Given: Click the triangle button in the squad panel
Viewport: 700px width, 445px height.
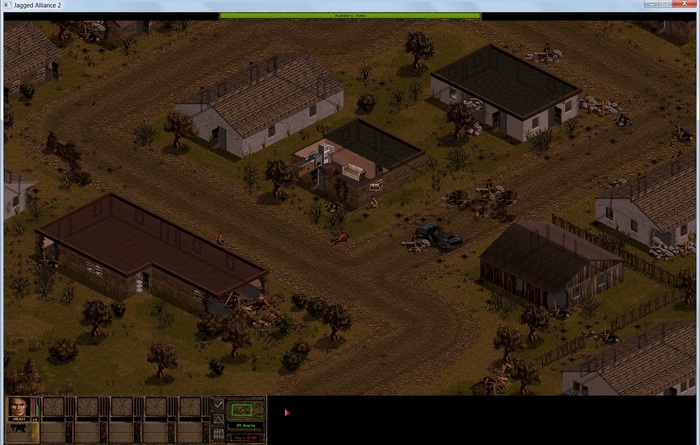Looking at the screenshot, I should [x=219, y=420].
